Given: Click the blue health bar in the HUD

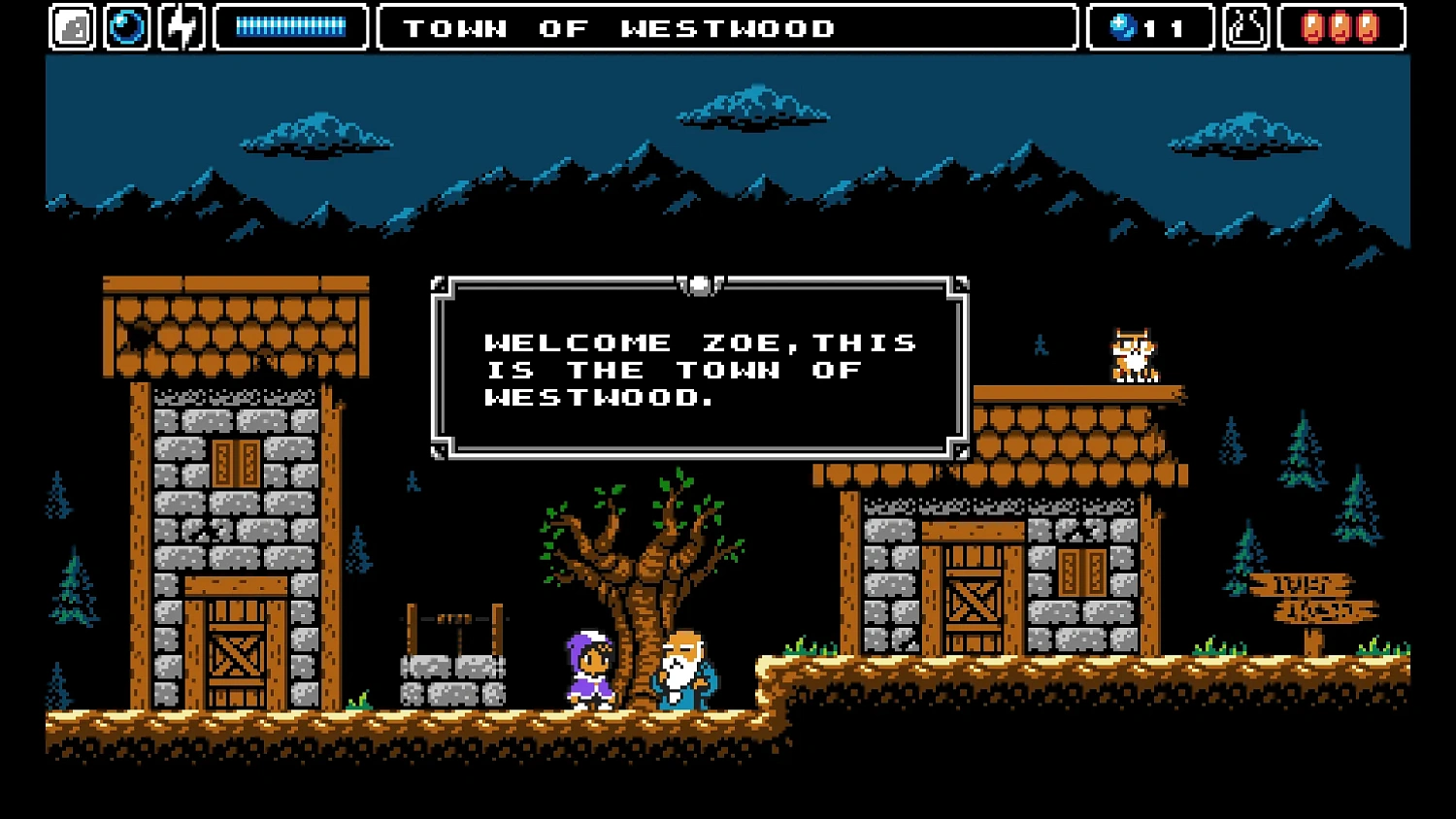Looking at the screenshot, I should click(x=290, y=26).
